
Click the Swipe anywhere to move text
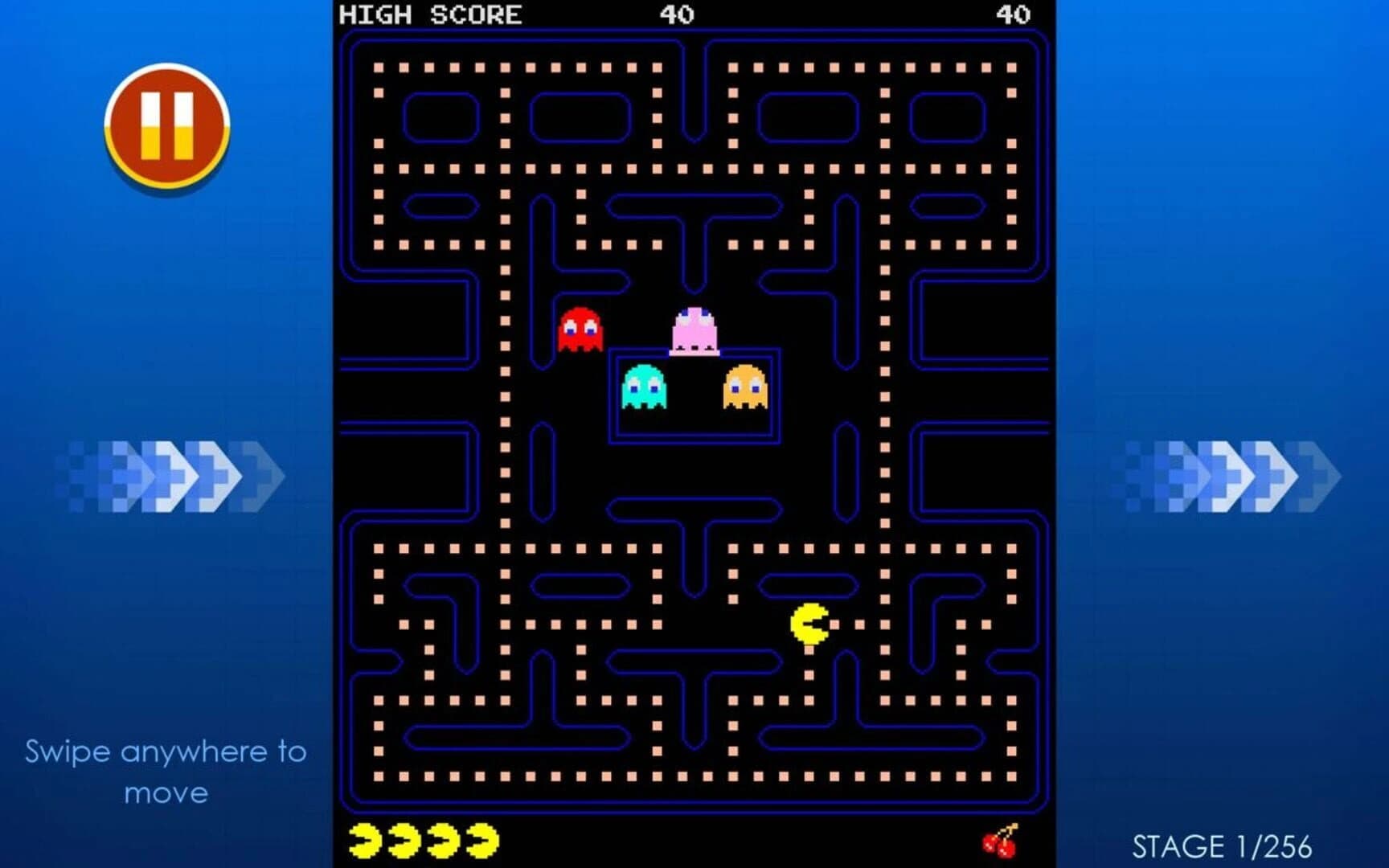pyautogui.click(x=166, y=772)
